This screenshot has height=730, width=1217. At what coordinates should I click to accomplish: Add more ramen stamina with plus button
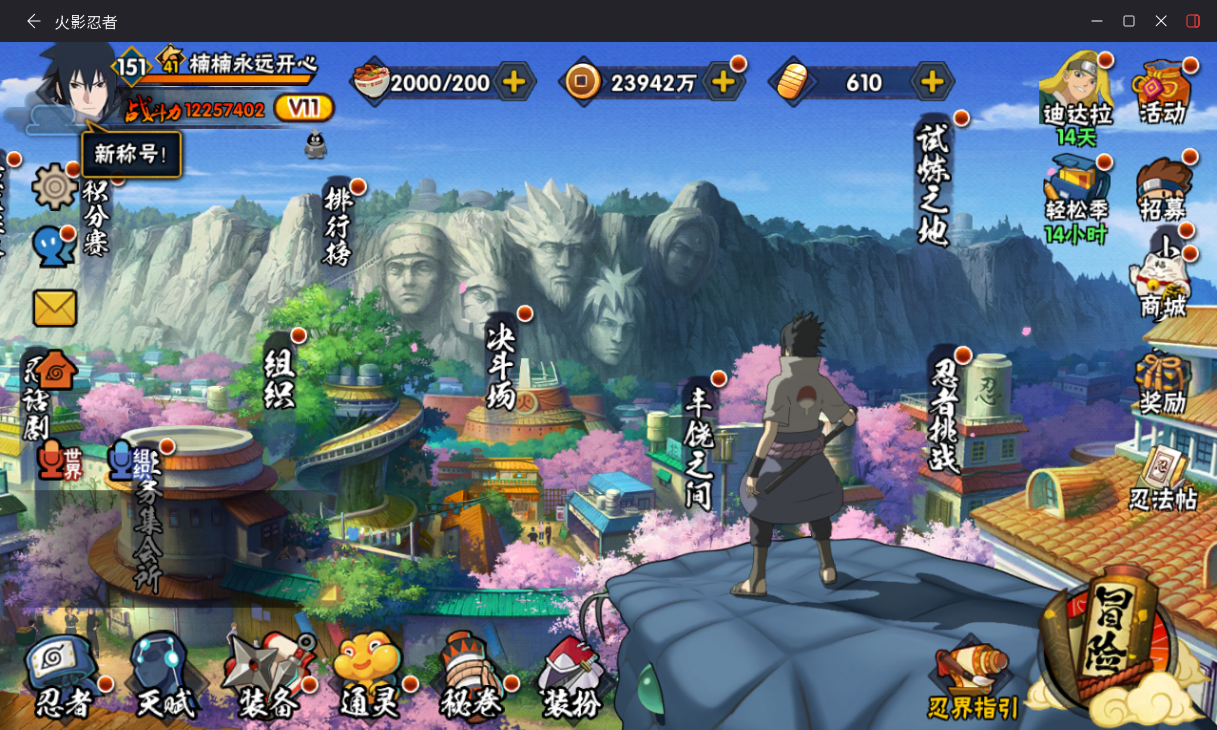coord(514,82)
